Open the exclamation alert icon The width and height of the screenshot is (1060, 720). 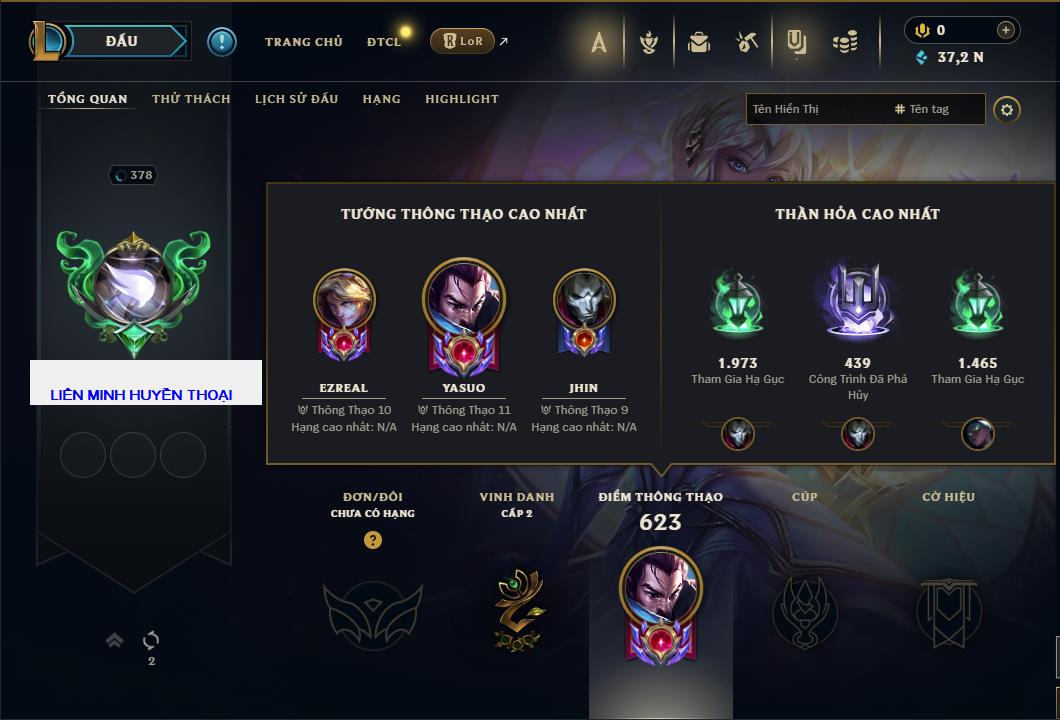[221, 41]
